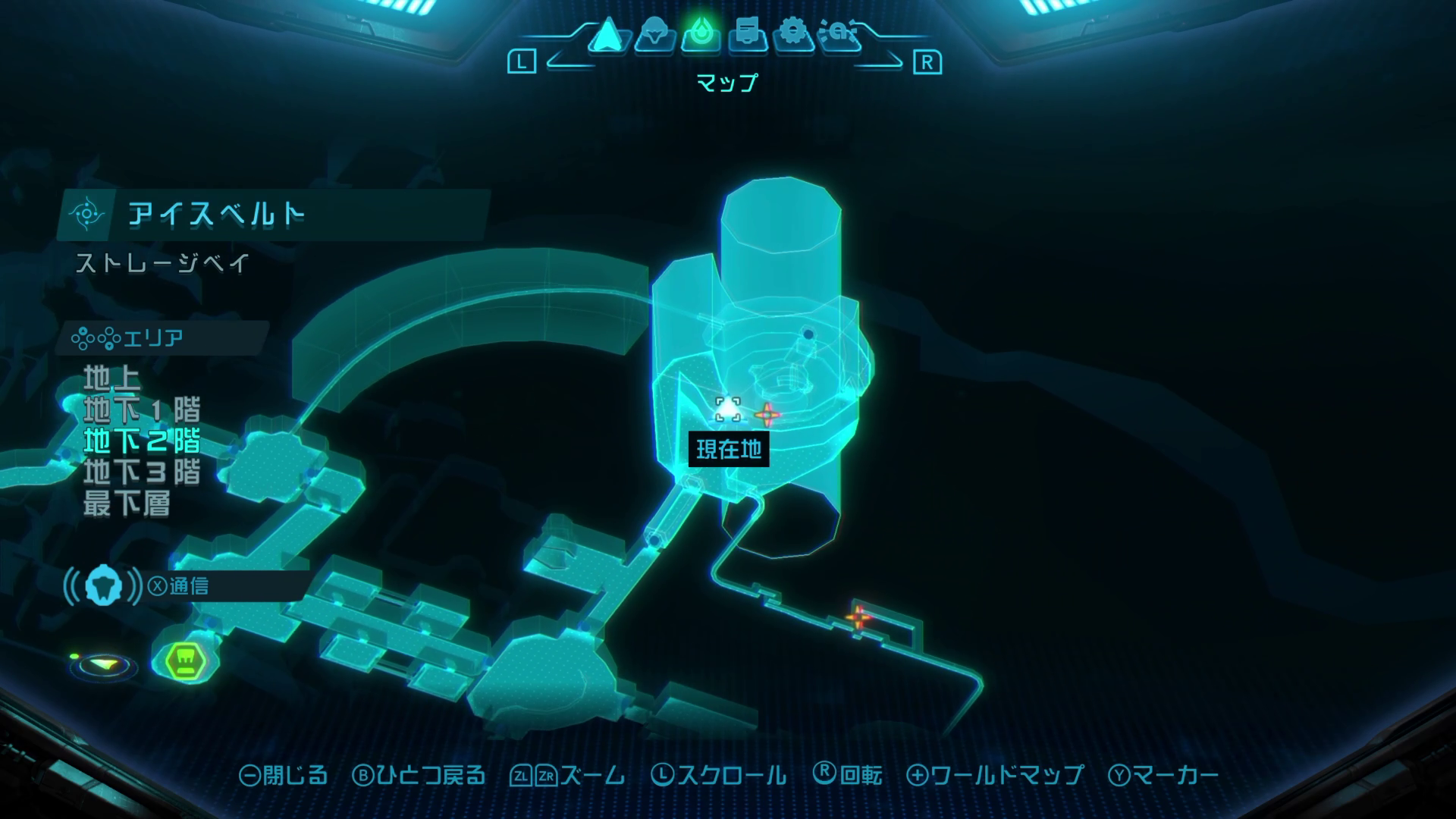Activate the 通信 communication icon
The width and height of the screenshot is (1456, 819).
103,586
